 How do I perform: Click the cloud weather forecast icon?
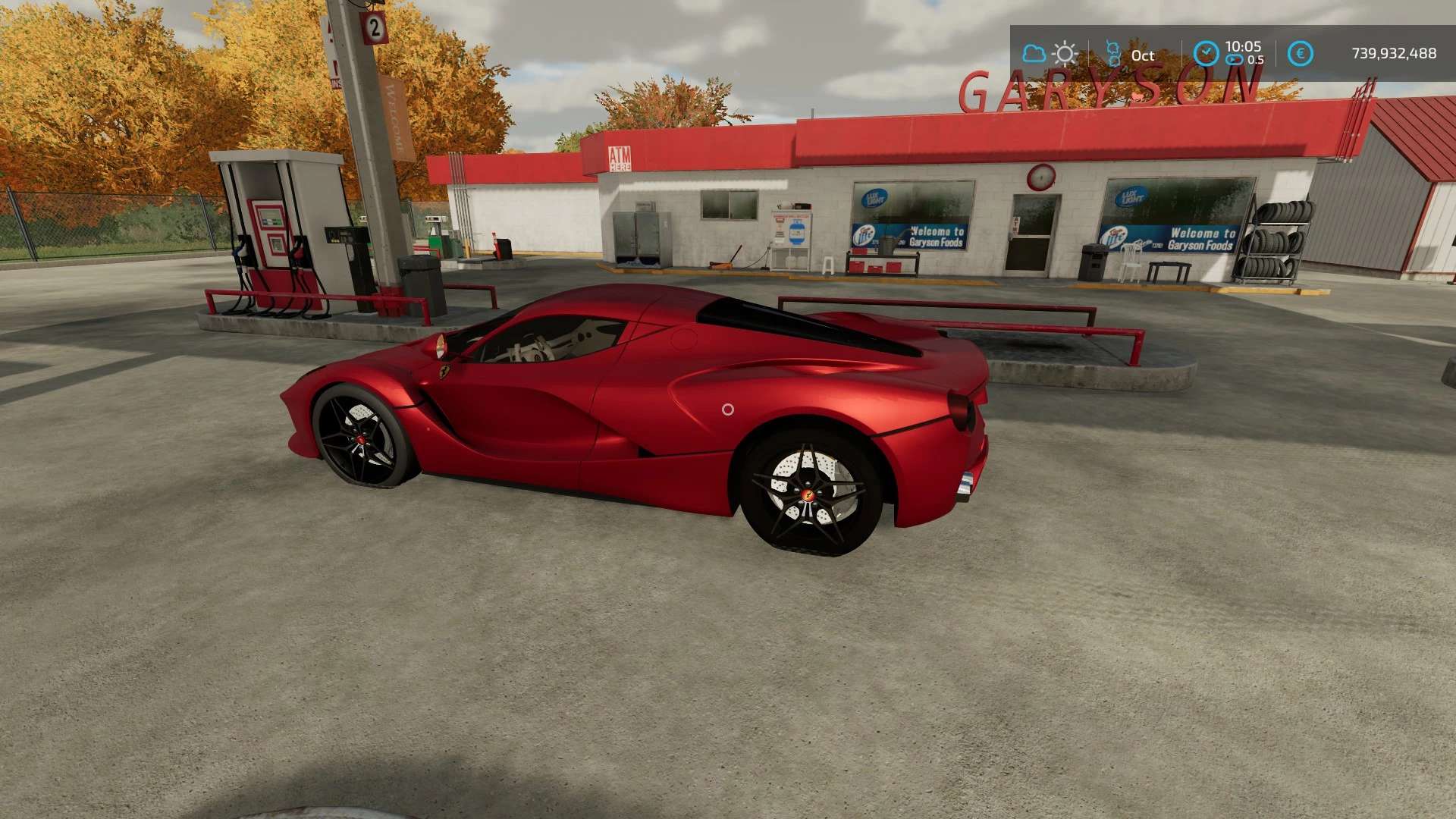[x=1034, y=54]
